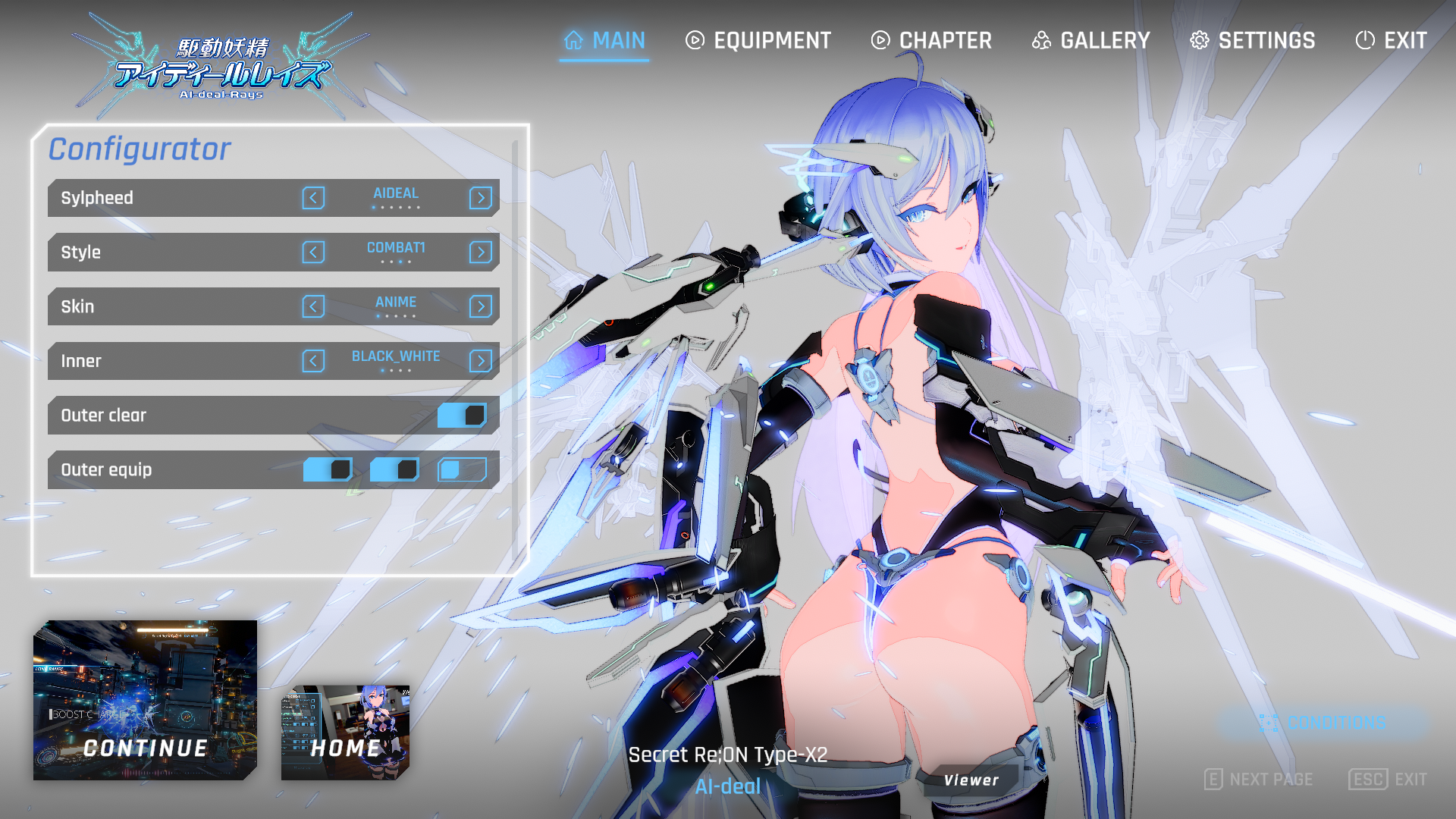Select next Sylpheed with right arrow
Image resolution: width=1456 pixels, height=819 pixels.
(481, 198)
